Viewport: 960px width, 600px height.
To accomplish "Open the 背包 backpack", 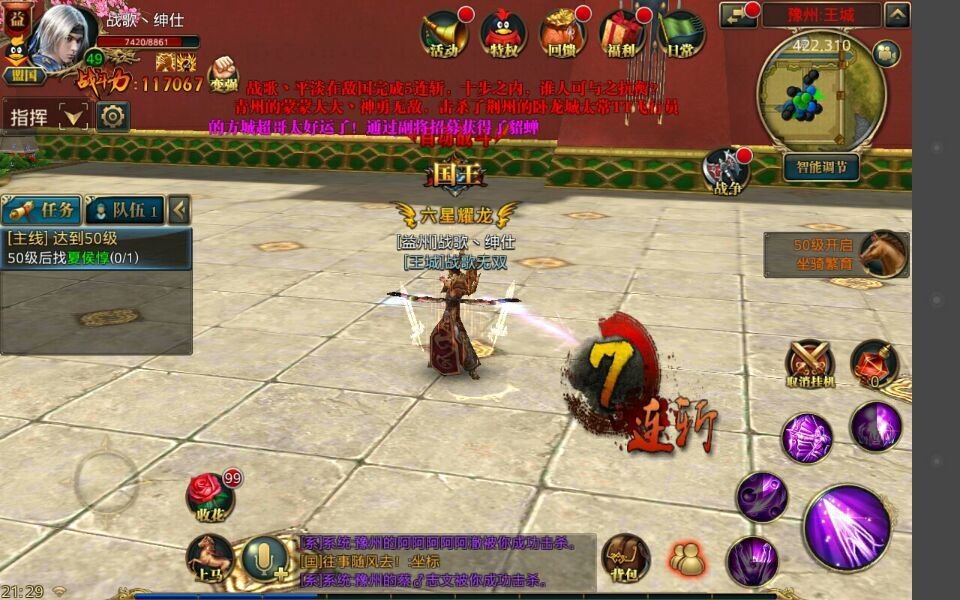I will [x=625, y=558].
